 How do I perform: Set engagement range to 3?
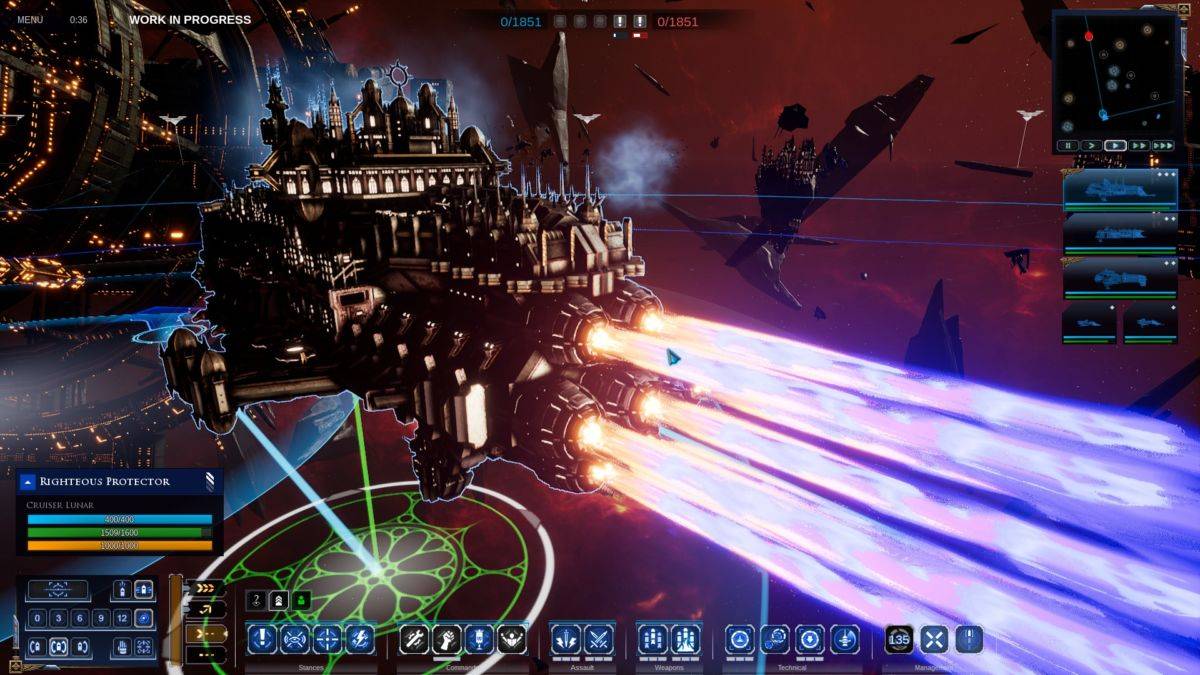click(x=56, y=618)
